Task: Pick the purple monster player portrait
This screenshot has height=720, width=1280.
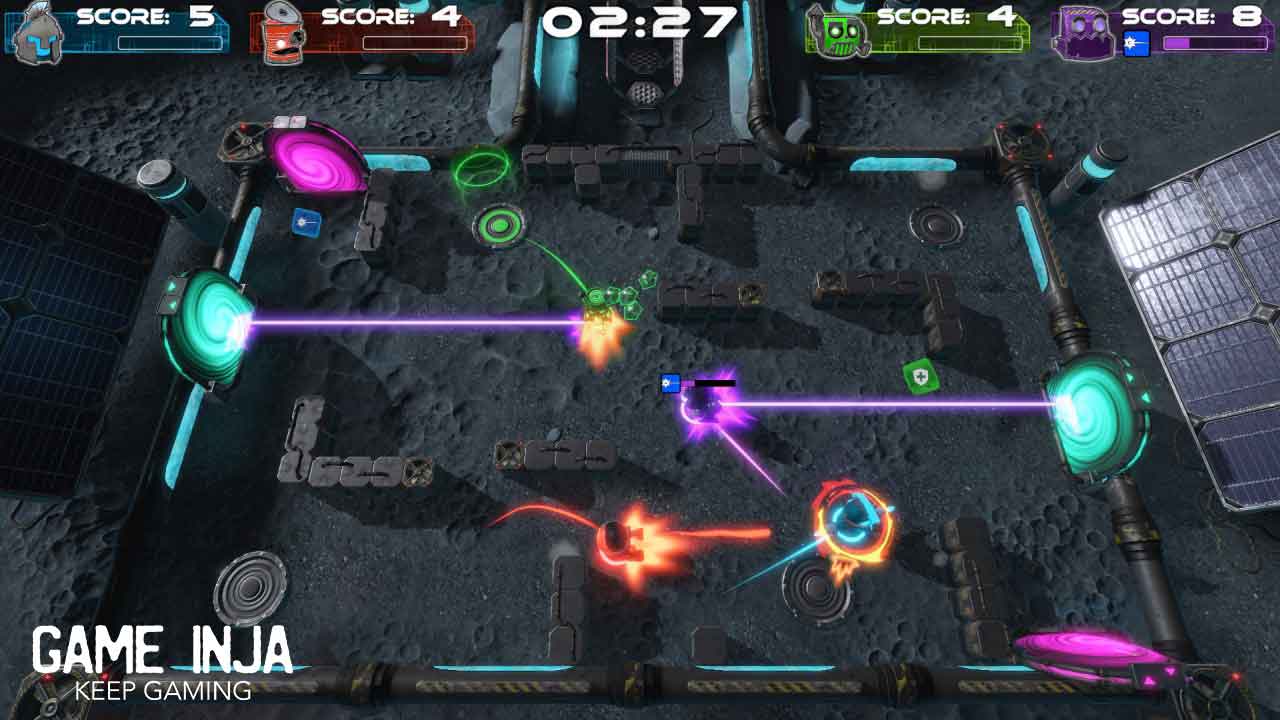Action: (1084, 30)
